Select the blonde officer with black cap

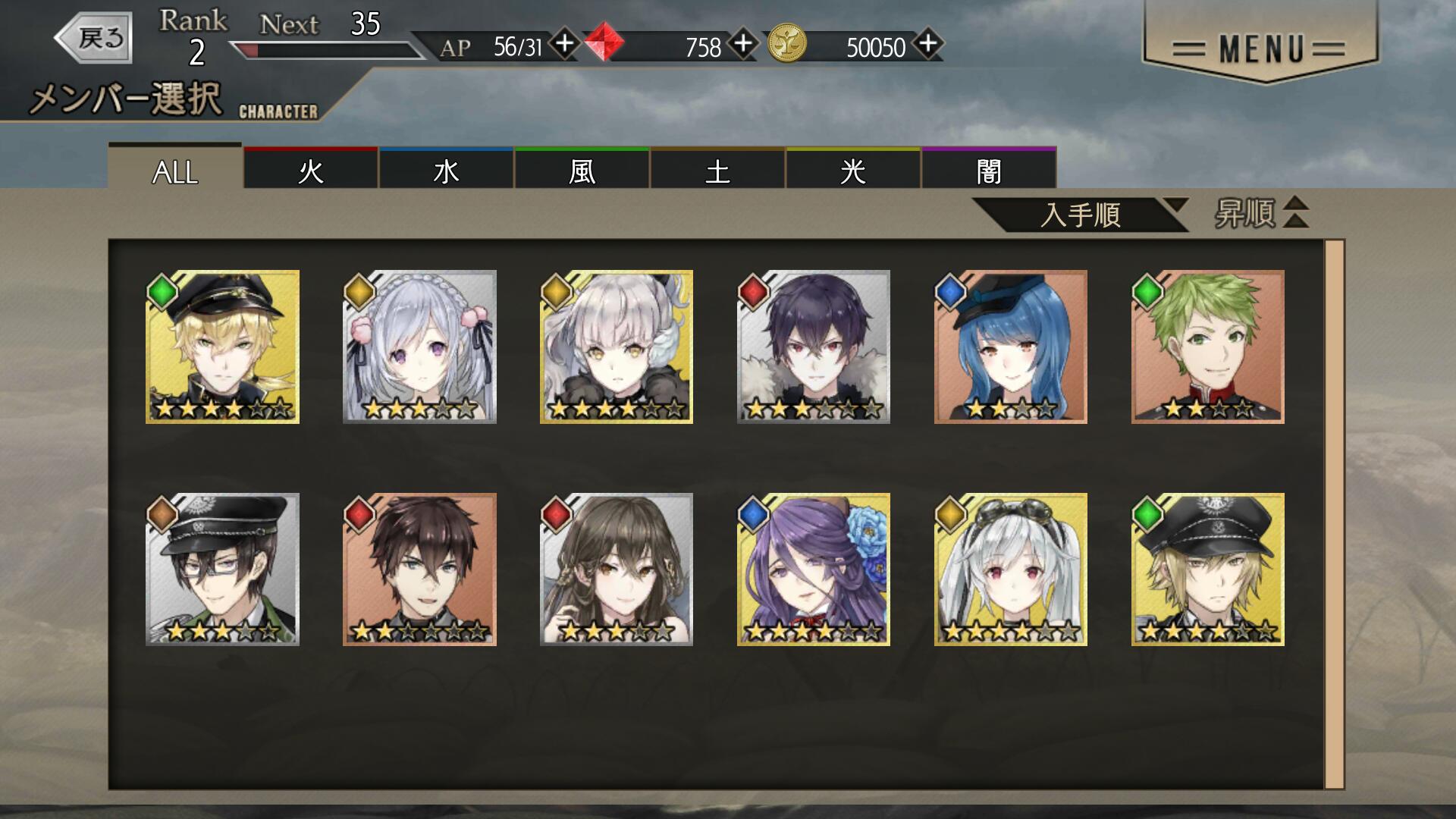pos(222,347)
